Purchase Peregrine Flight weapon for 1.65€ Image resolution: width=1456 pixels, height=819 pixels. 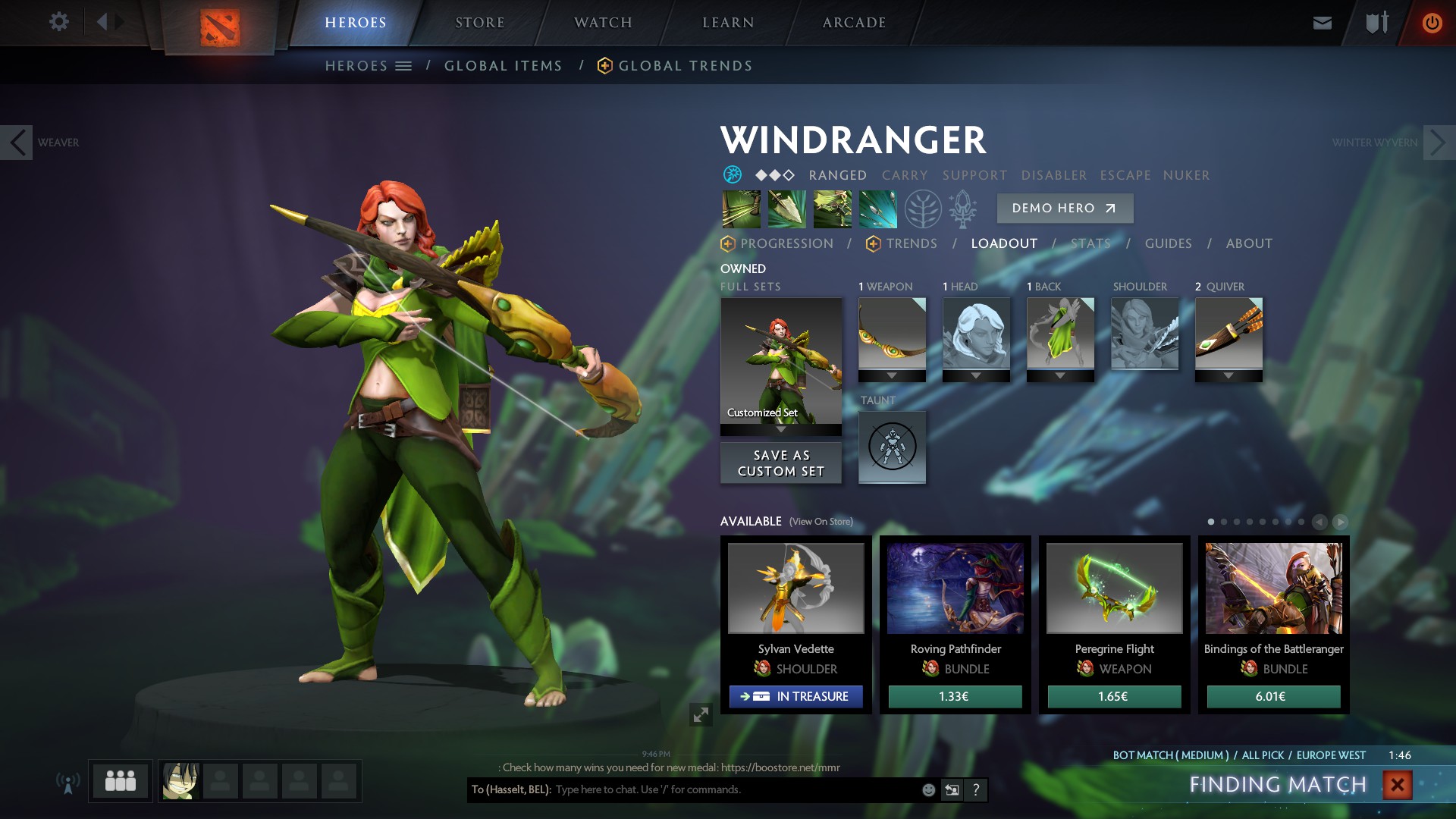pyautogui.click(x=1114, y=696)
